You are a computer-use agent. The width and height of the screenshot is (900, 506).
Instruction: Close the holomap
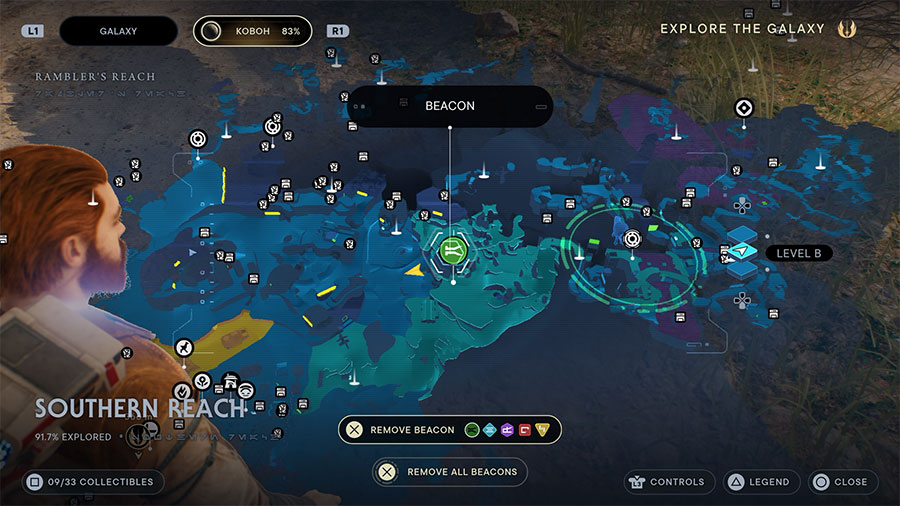[x=841, y=482]
